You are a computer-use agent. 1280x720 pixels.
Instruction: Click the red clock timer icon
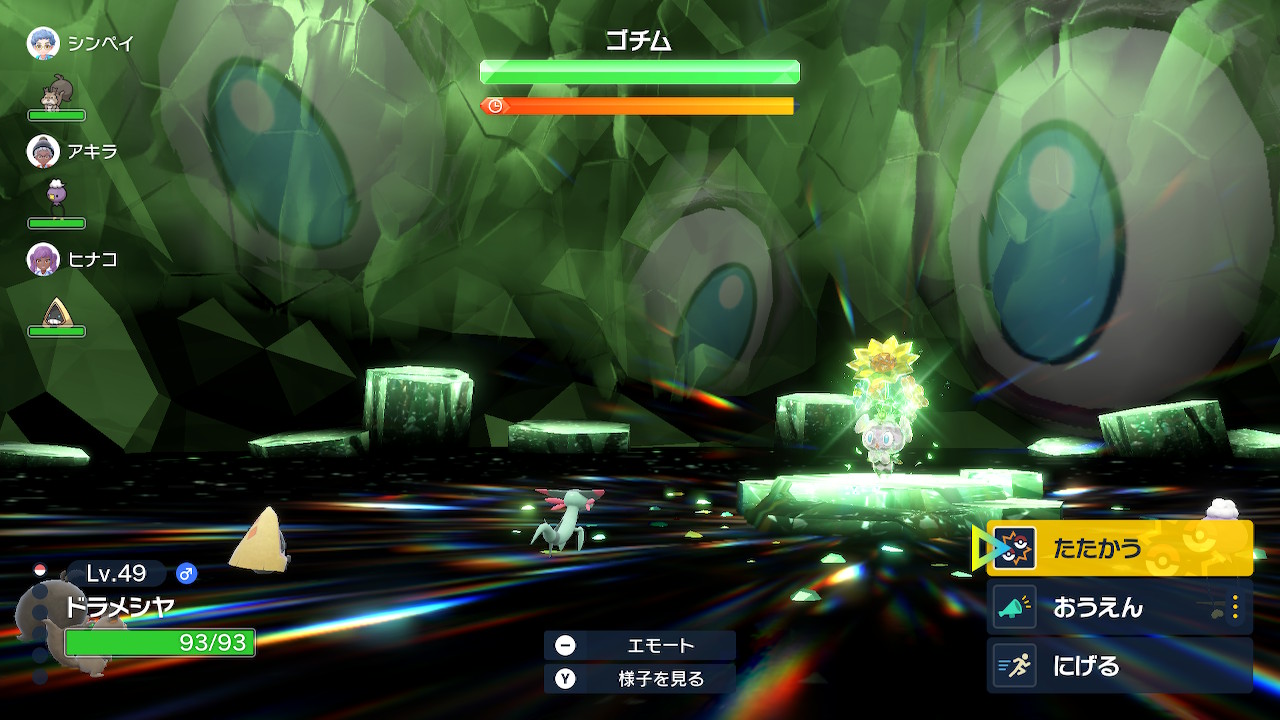pyautogui.click(x=493, y=104)
